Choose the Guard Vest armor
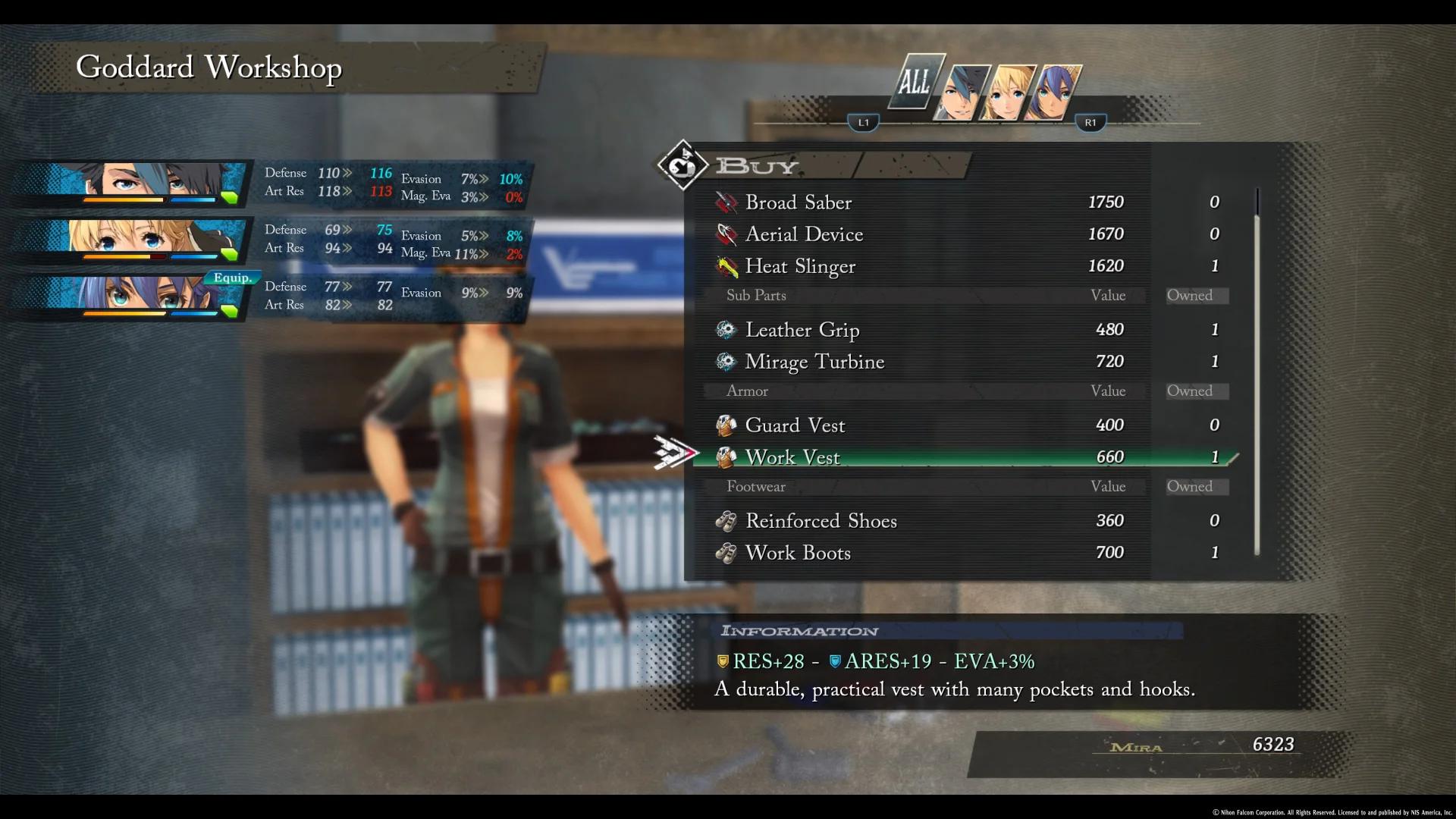Viewport: 1456px width, 819px height. click(795, 425)
